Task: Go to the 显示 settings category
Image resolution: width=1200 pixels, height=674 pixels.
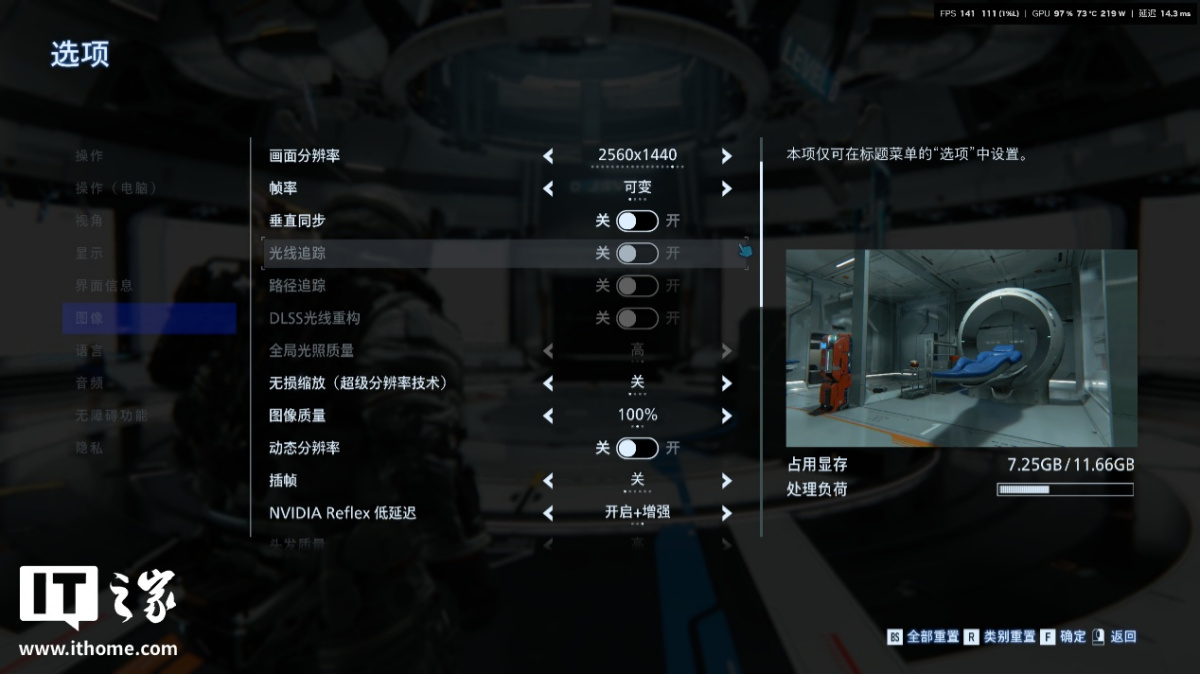Action: 90,253
